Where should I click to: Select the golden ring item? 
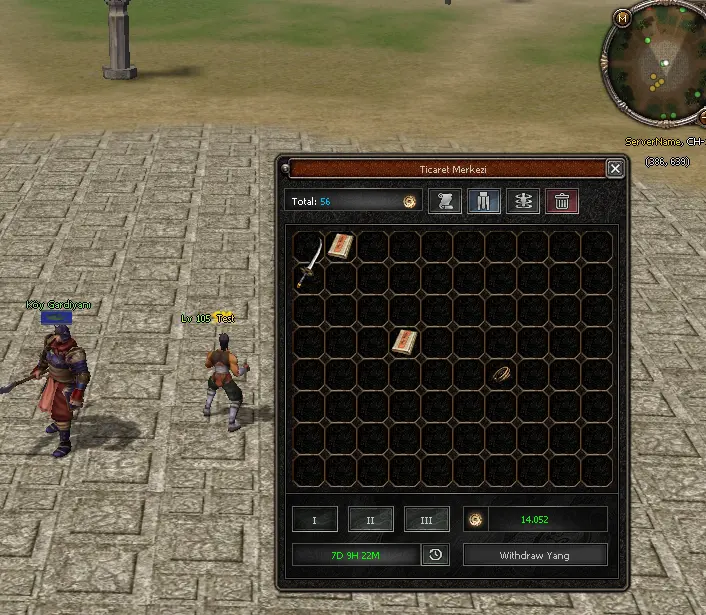(x=500, y=373)
